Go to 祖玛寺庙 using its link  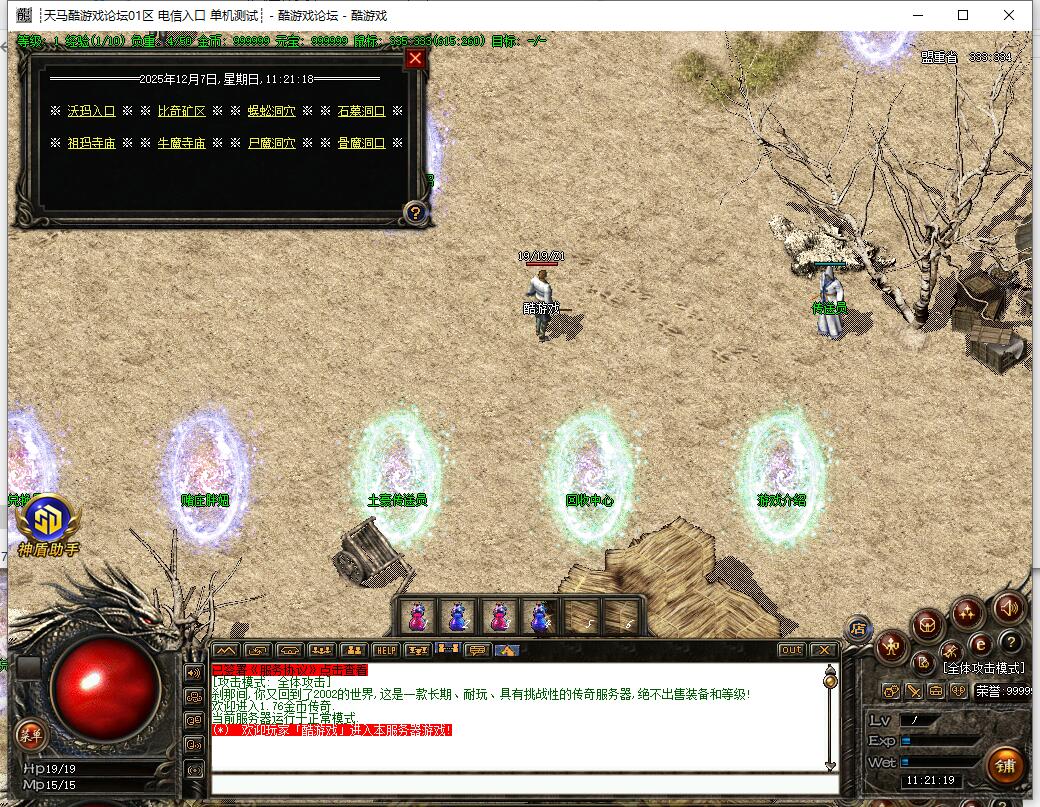pos(91,143)
